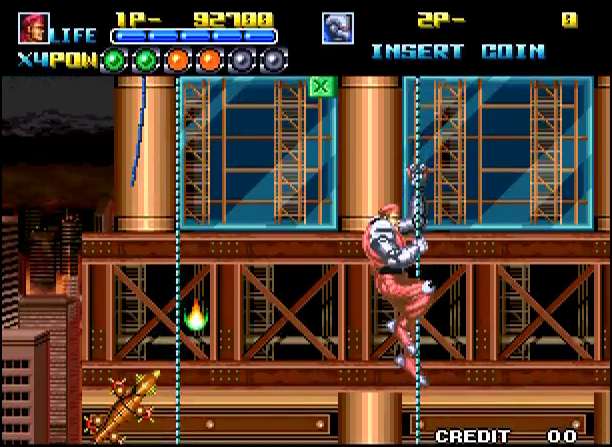Click the INSERT COIN prompt
Screen dimensions: 612x447
457,51
